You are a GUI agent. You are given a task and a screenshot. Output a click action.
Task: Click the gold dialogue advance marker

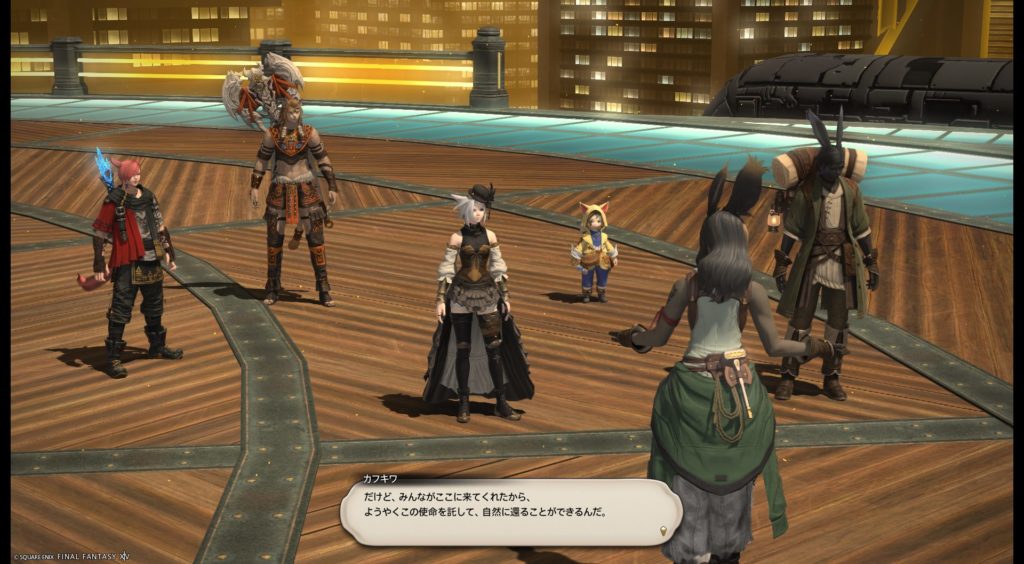[x=664, y=529]
